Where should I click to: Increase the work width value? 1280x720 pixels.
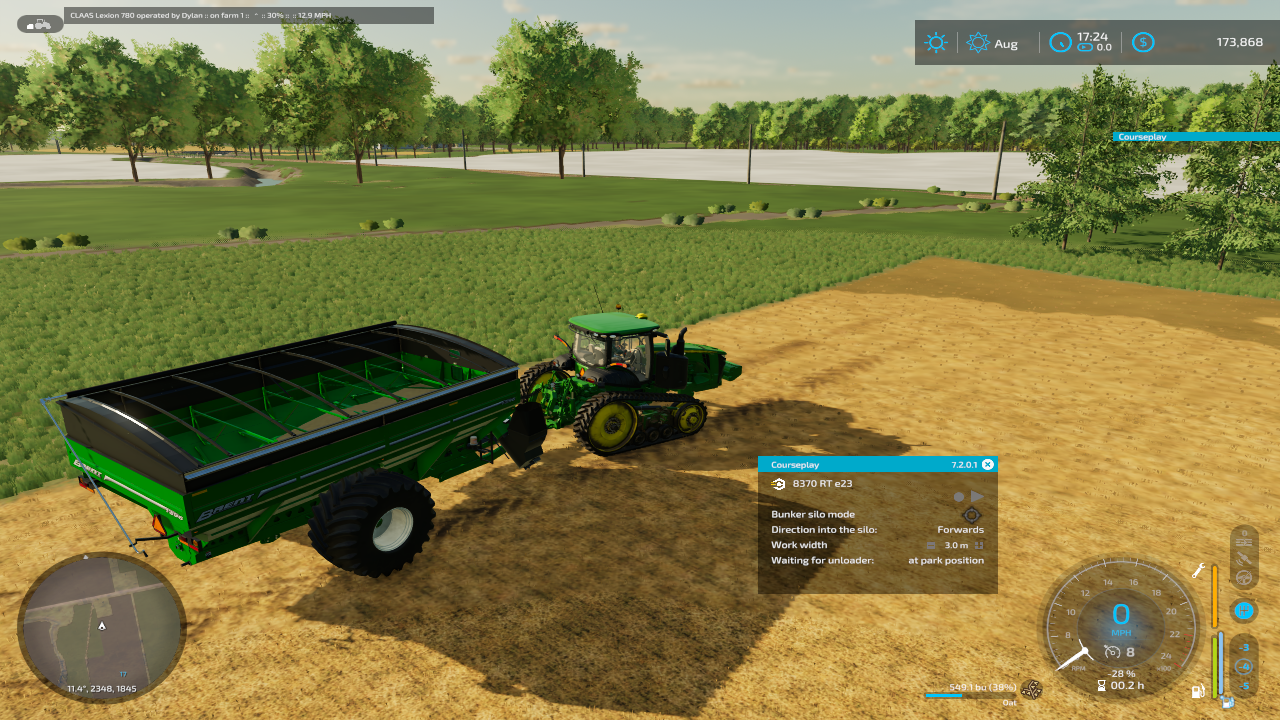pyautogui.click(x=979, y=545)
